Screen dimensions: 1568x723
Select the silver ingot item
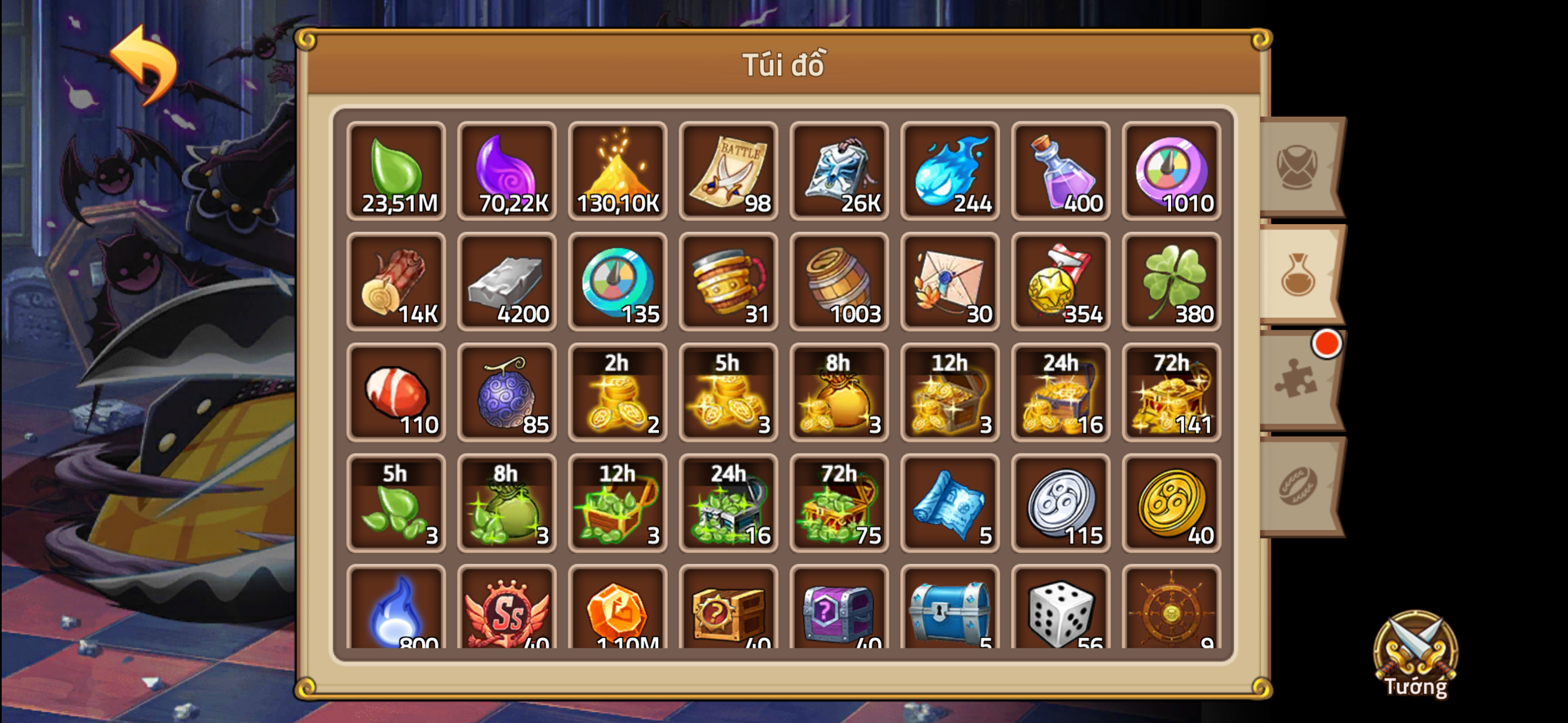507,283
